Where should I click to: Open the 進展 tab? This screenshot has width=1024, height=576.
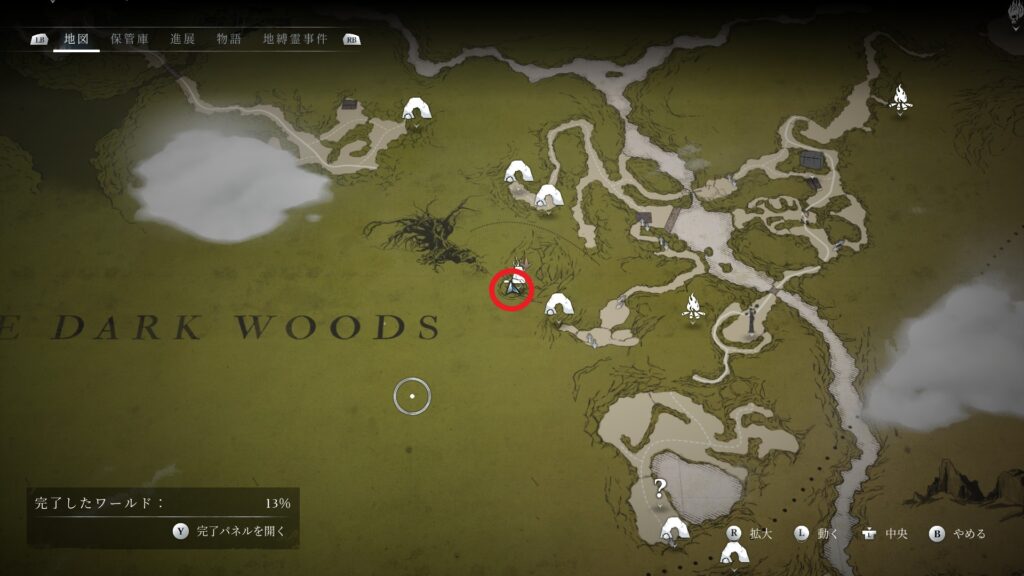pos(183,39)
